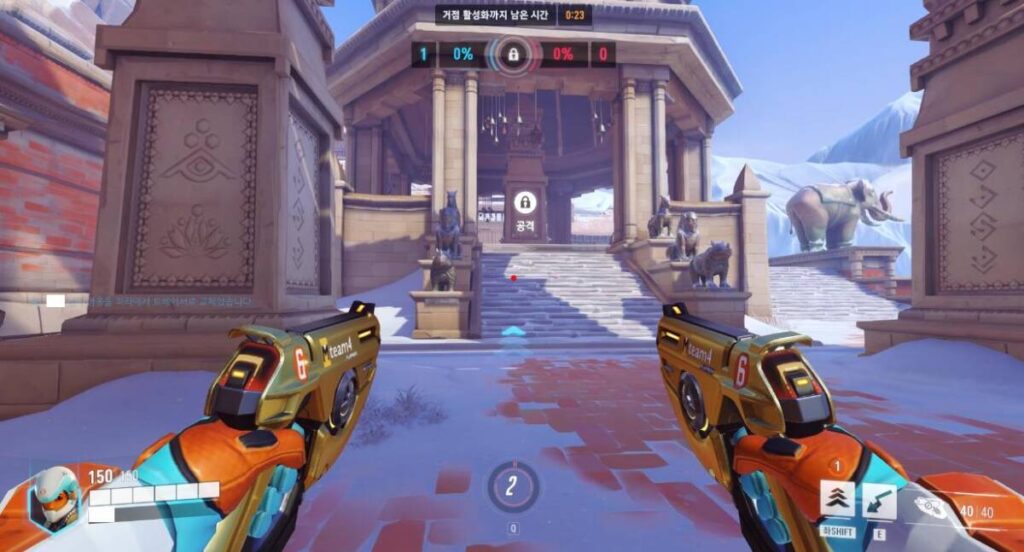
Task: Activate the Blink ability icon
Action: click(838, 499)
